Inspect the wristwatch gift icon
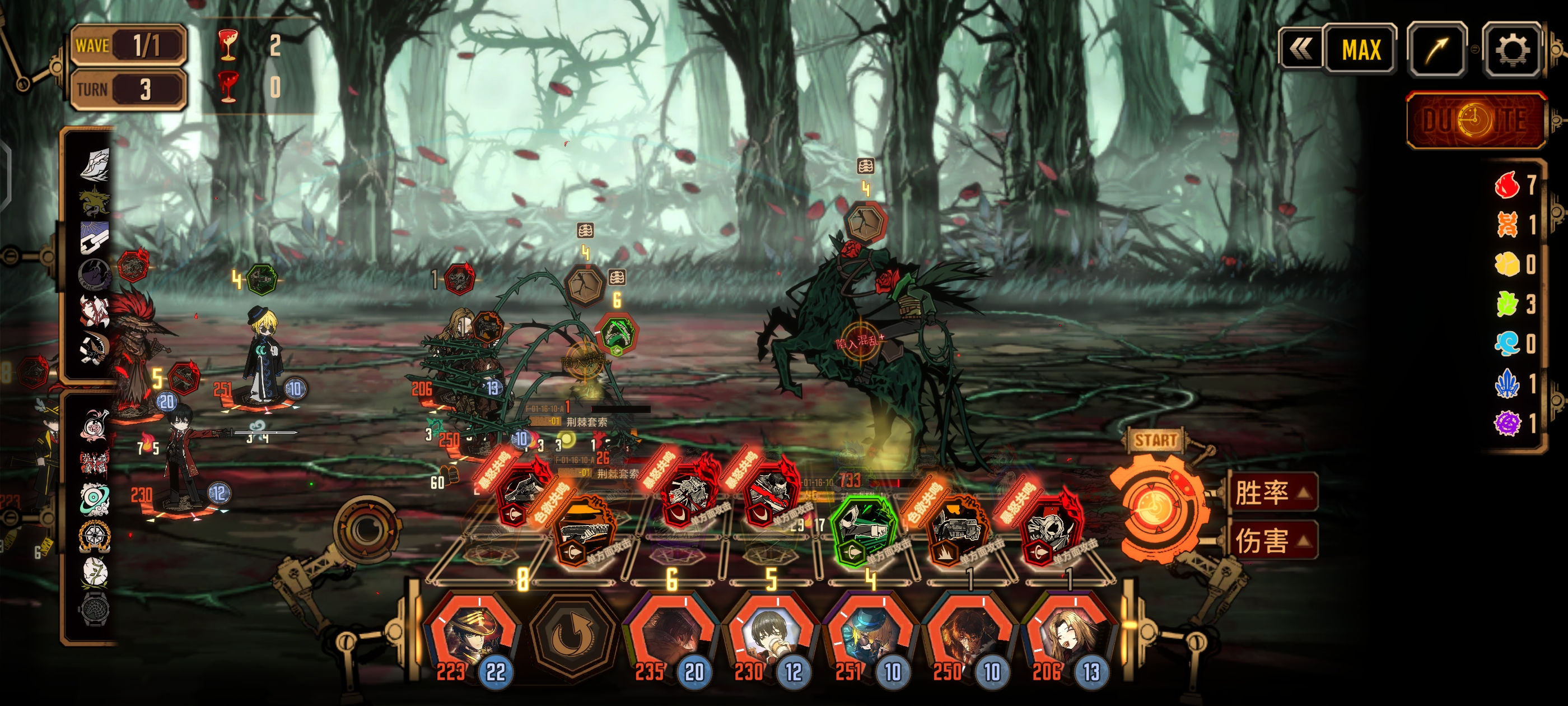Image resolution: width=1568 pixels, height=706 pixels. [95, 608]
